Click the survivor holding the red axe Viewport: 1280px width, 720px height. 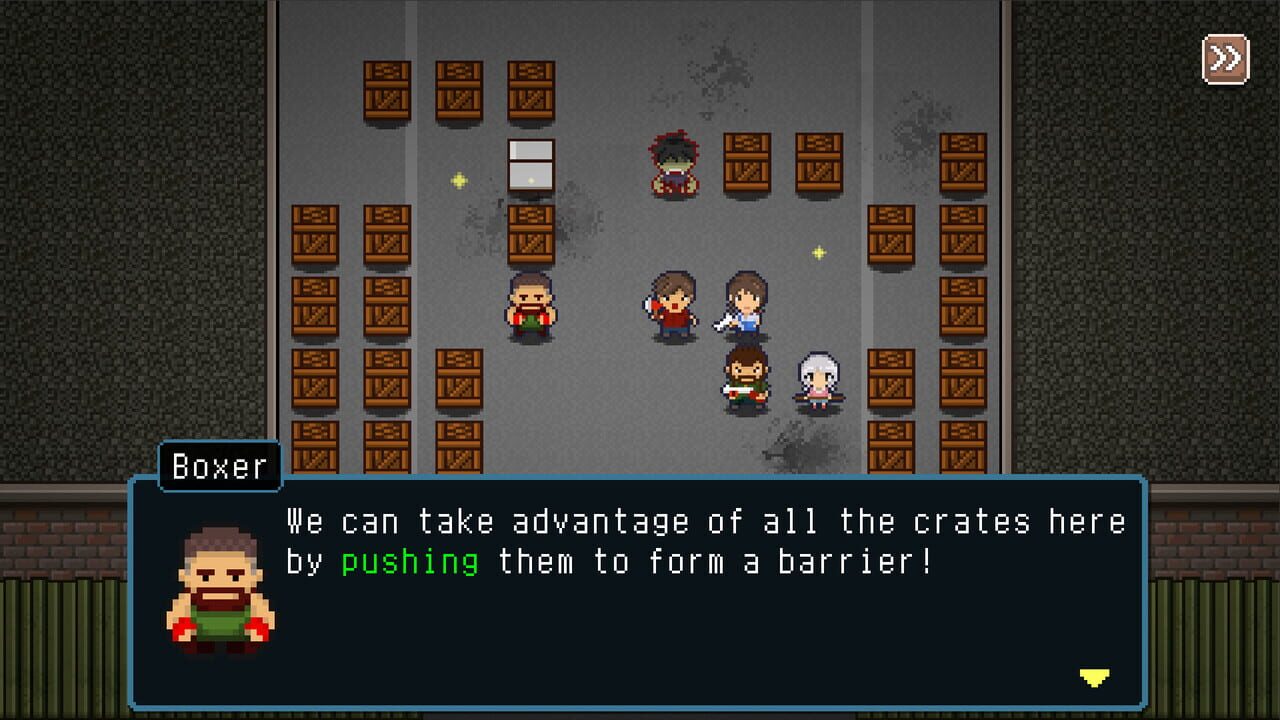671,303
